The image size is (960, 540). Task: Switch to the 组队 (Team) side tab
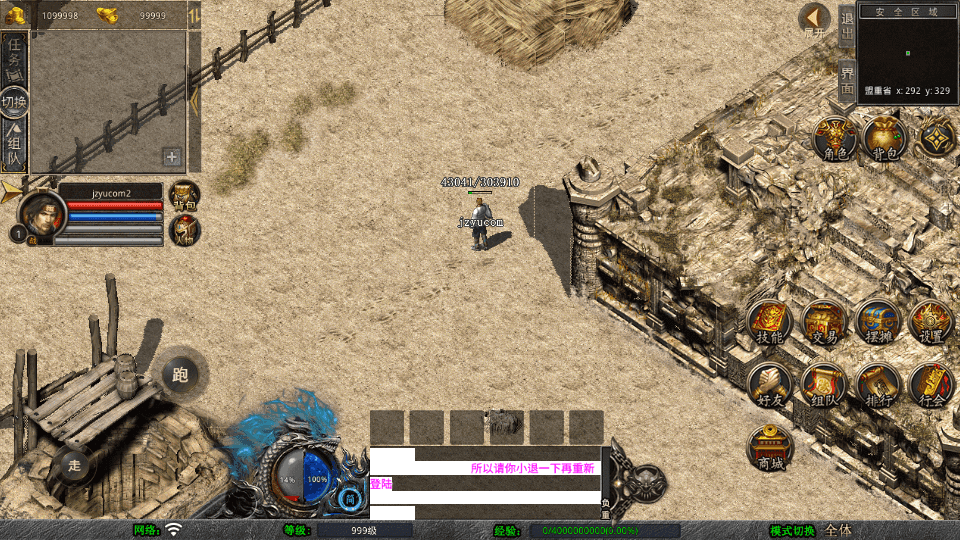14,145
